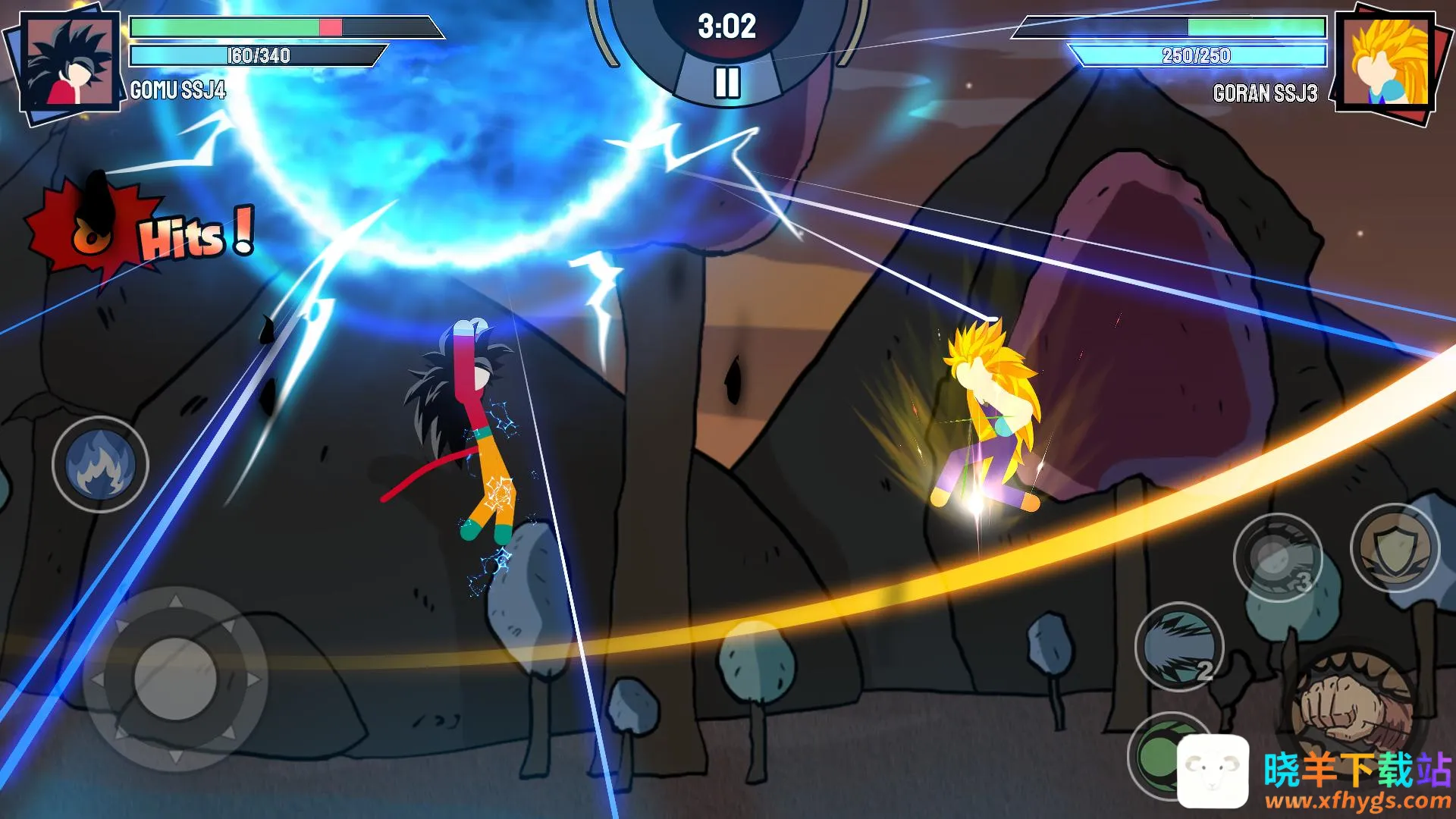Trigger the blue burst skill numbered 2
Screen dimensions: 1456x819
[1178, 647]
